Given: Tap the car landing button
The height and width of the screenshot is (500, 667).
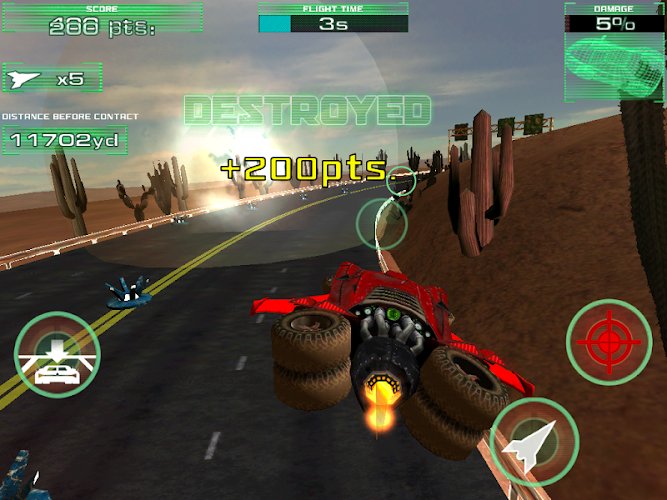Looking at the screenshot, I should [57, 356].
